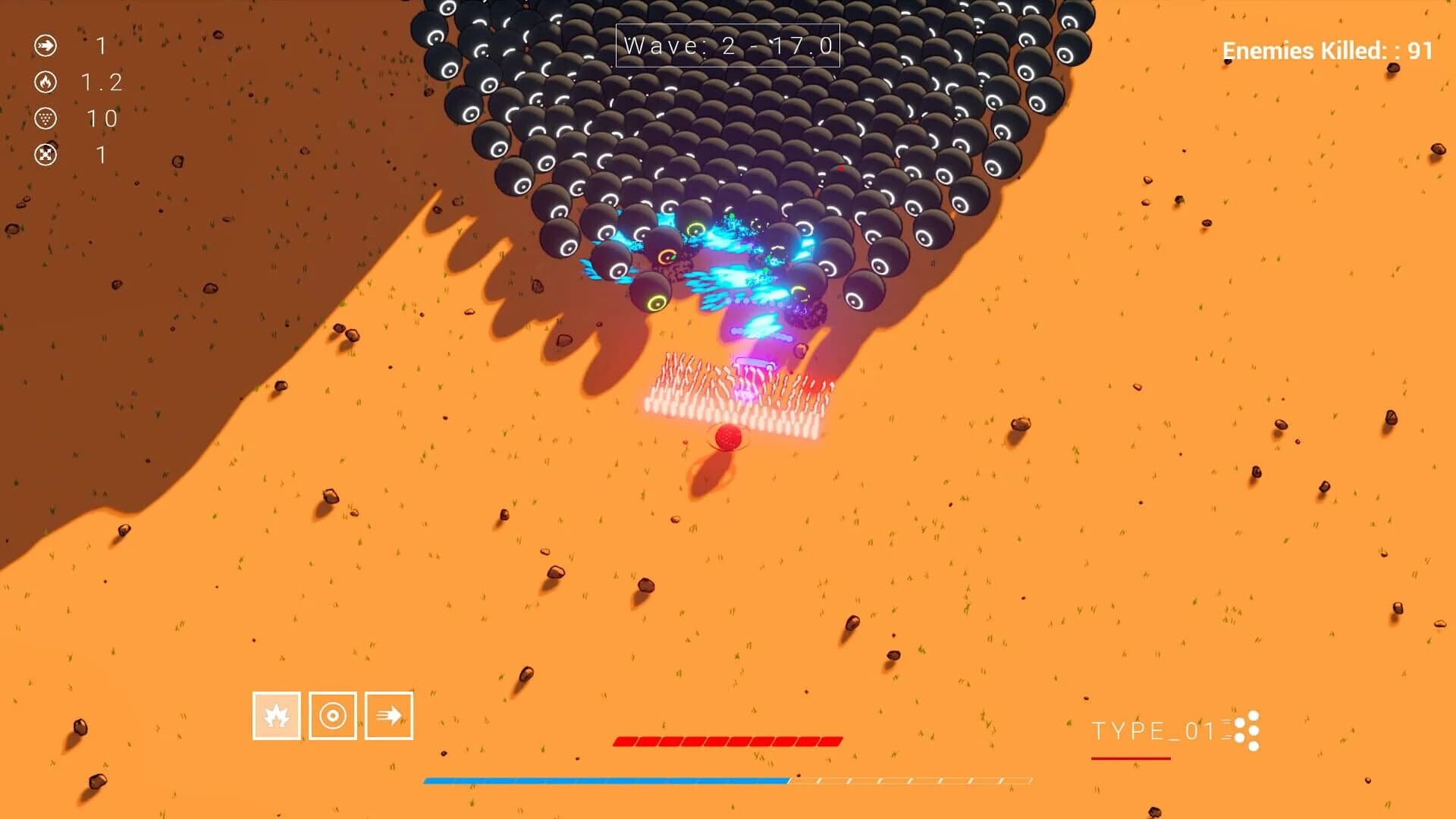The image size is (1456, 819).
Task: Click the ammo stat value 10
Action: coord(103,119)
